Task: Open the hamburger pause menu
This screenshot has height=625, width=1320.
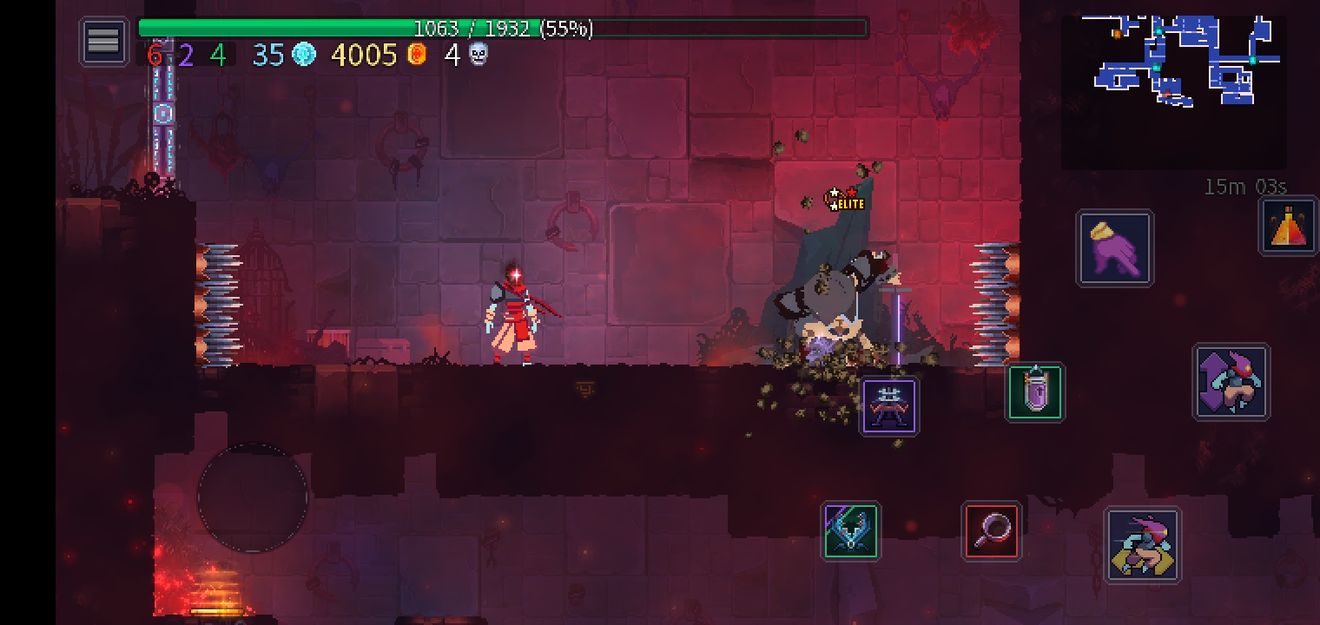Action: [x=104, y=41]
